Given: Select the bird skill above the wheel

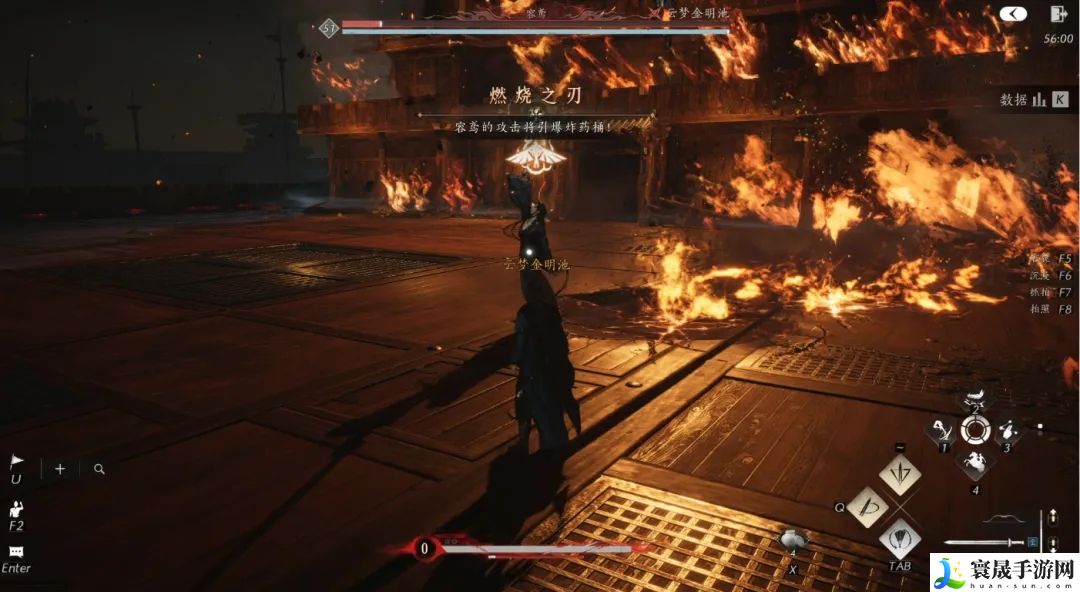Looking at the screenshot, I should coord(976,397).
